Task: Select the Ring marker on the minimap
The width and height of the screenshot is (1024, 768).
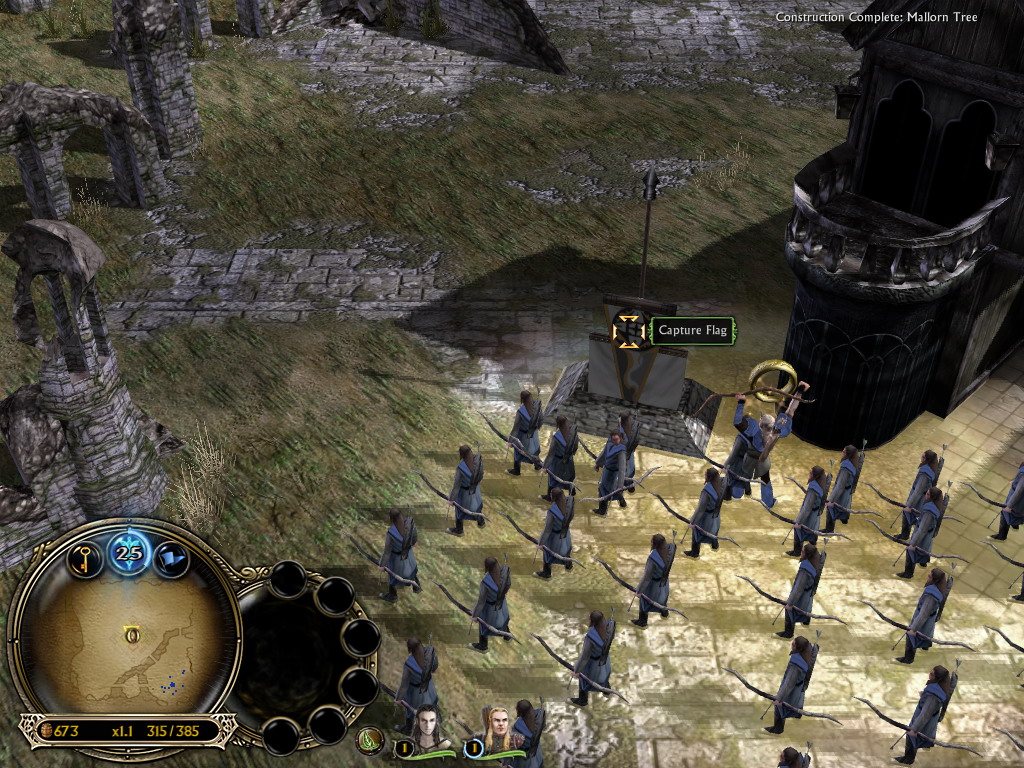Action: (x=132, y=633)
